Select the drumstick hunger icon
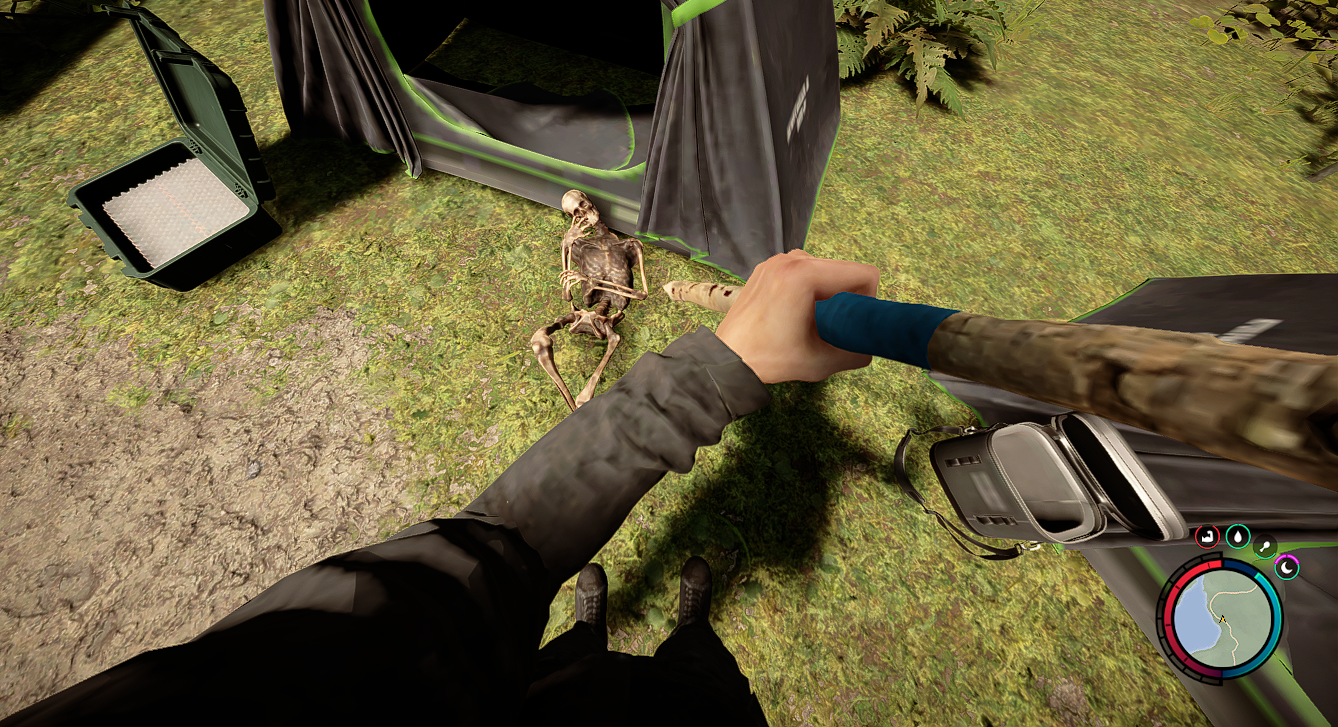The image size is (1338, 727). pyautogui.click(x=1265, y=546)
